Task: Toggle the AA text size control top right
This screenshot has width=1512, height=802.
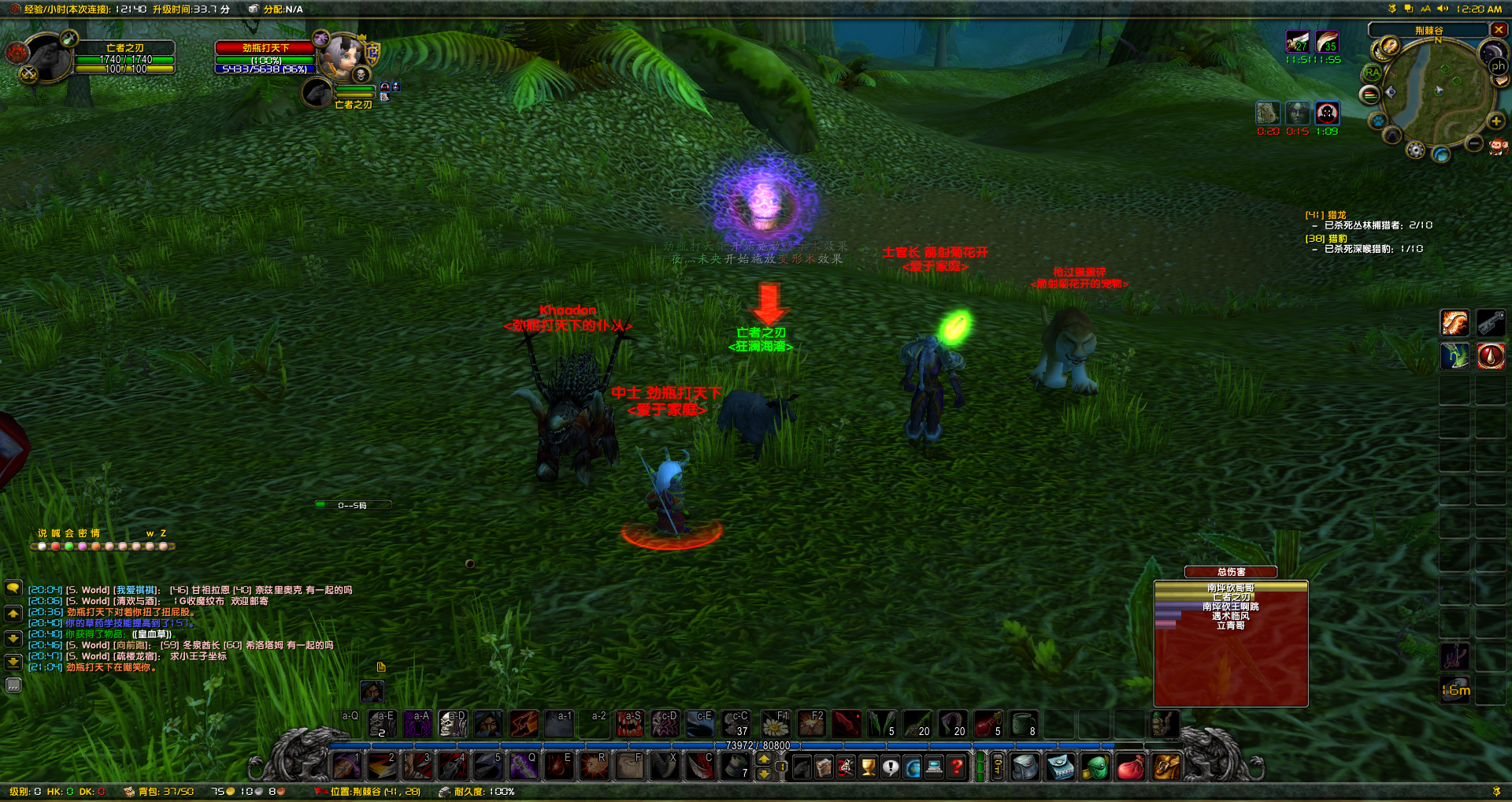Action: [x=1426, y=9]
